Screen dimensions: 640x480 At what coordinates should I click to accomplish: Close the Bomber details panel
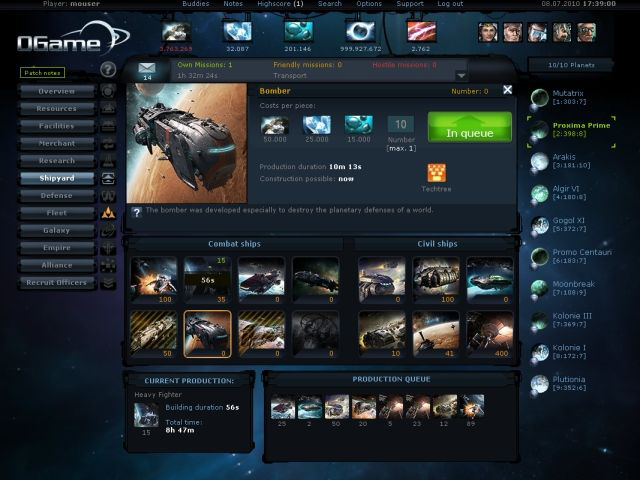coord(507,90)
